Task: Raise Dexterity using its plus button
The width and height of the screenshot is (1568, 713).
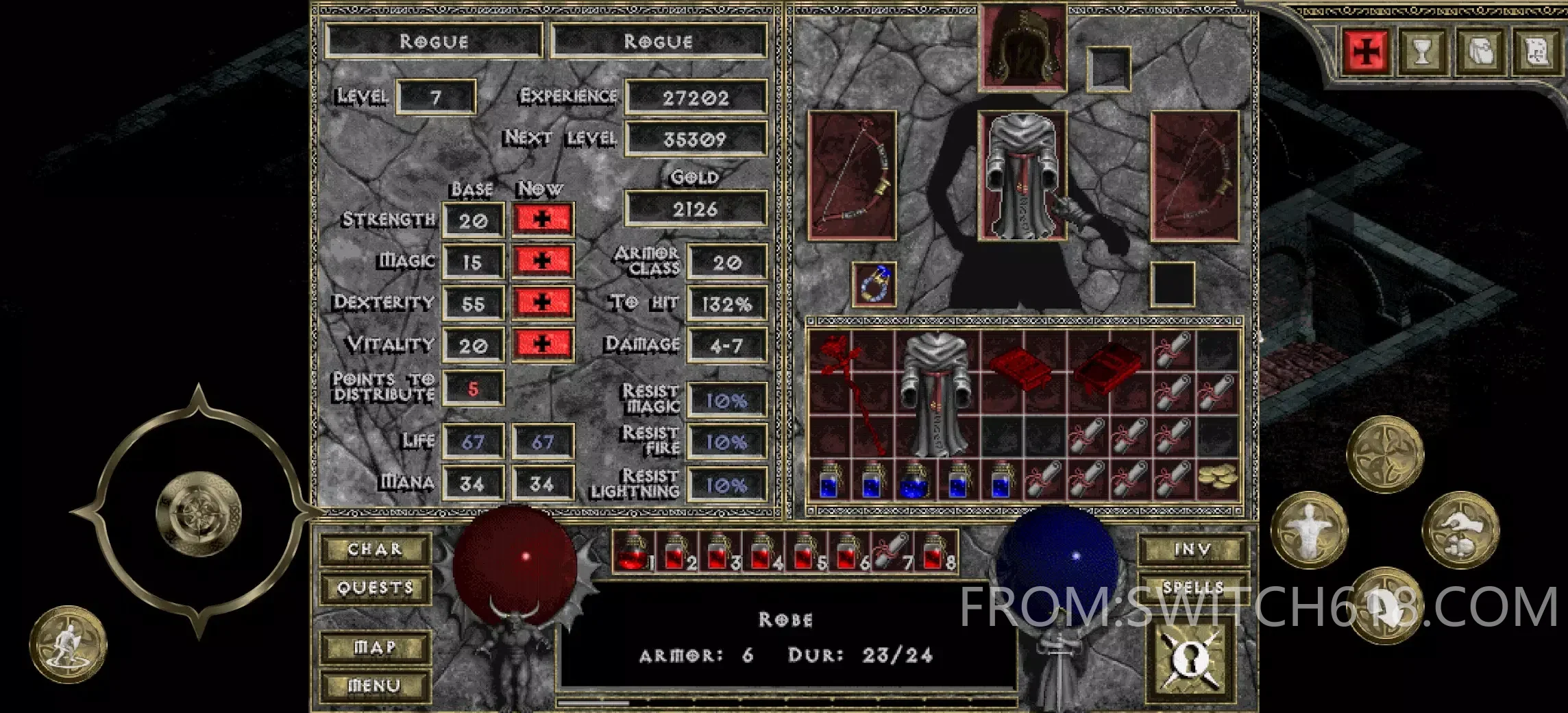Action: click(542, 302)
